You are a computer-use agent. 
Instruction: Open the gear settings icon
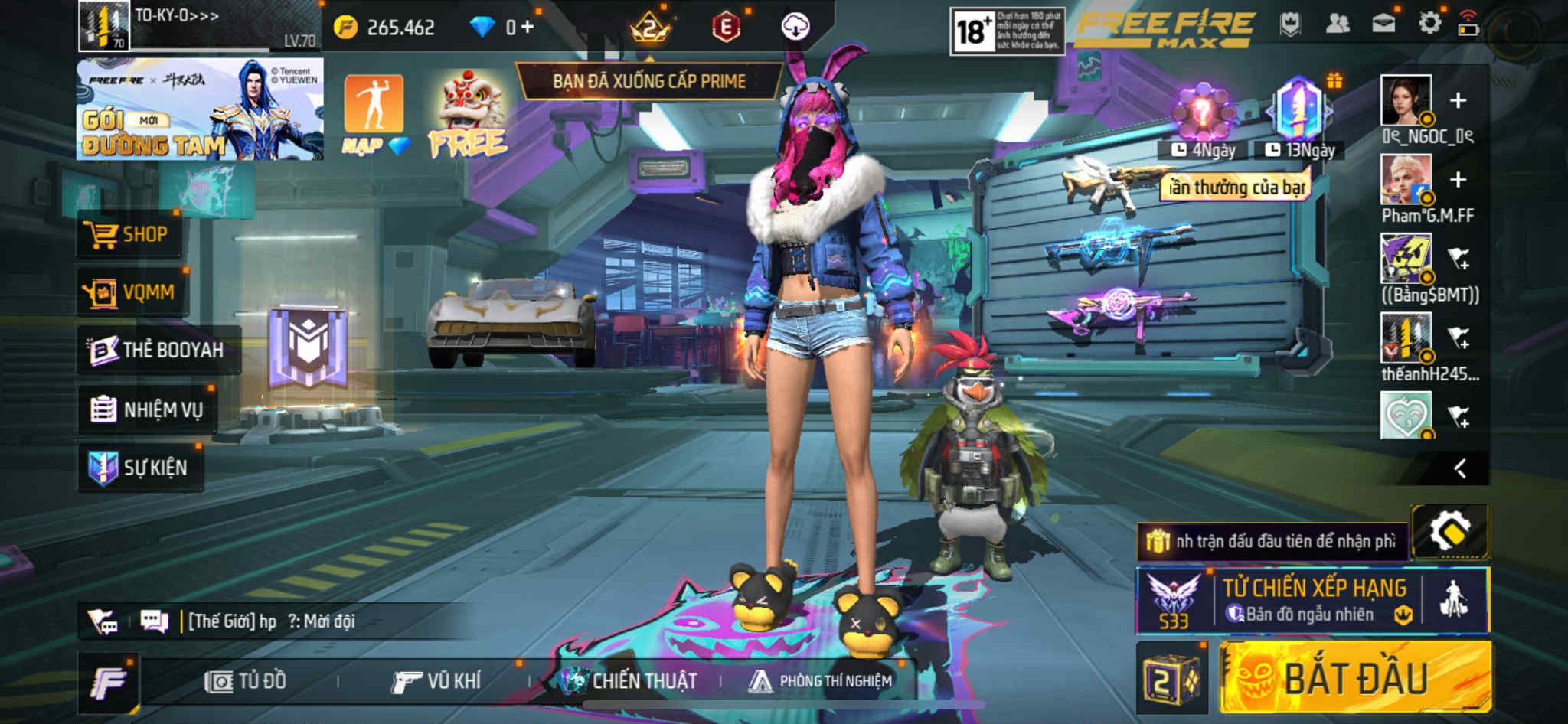[1429, 23]
